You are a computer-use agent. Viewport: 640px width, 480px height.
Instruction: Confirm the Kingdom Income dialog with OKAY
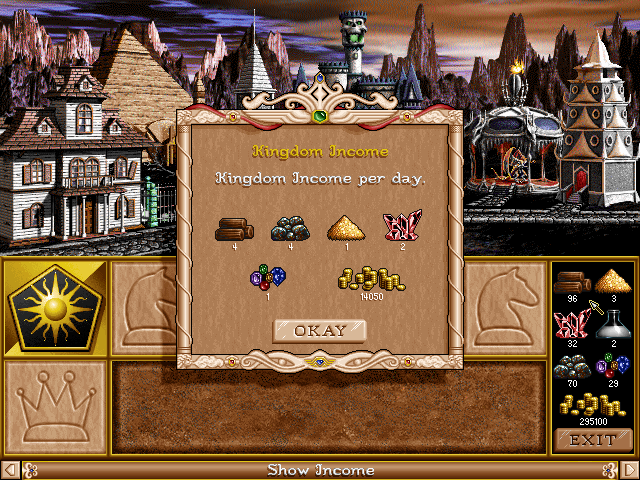tap(319, 330)
